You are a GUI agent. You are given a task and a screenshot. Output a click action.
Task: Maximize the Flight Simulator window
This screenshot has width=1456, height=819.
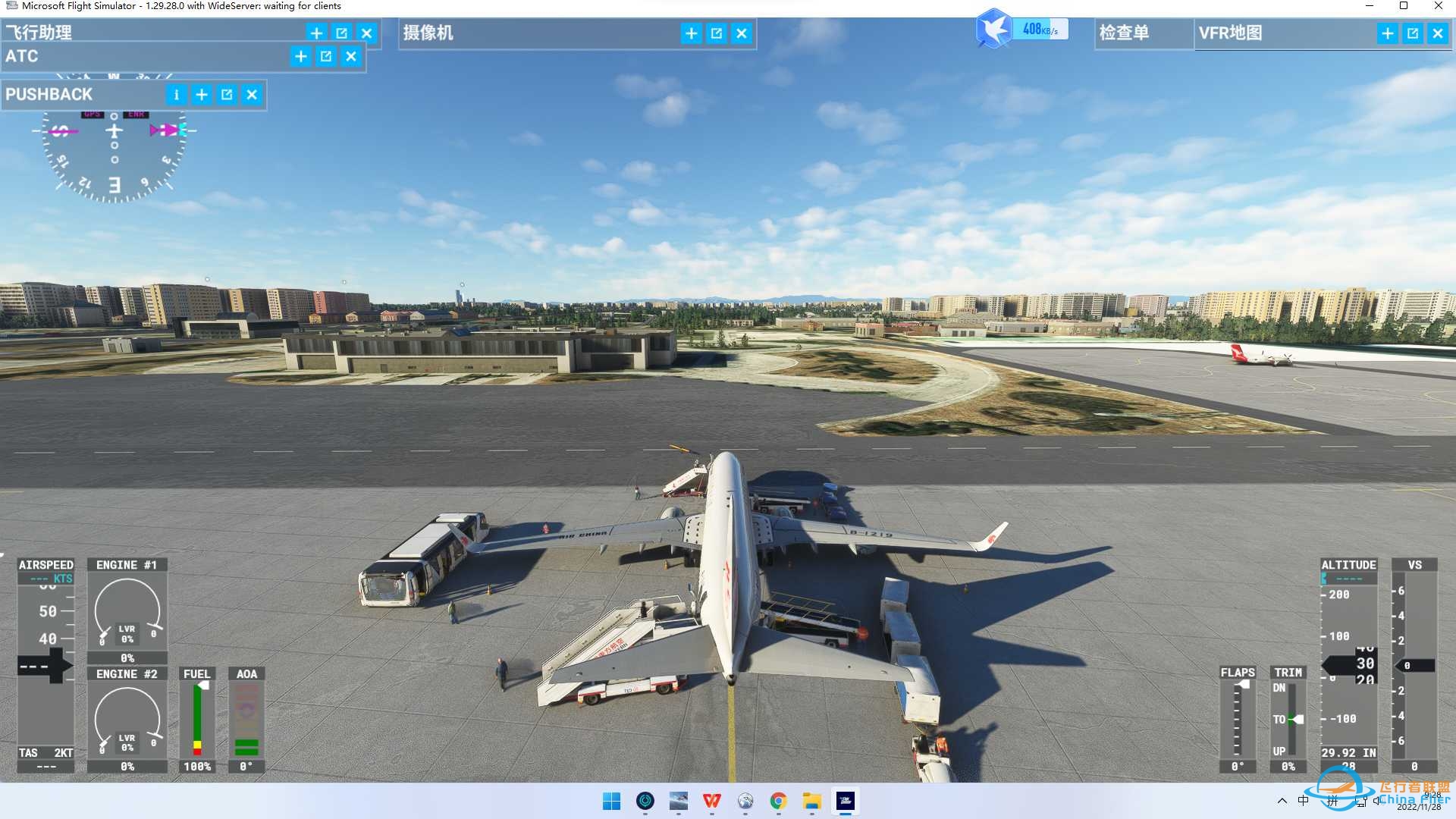[1404, 6]
